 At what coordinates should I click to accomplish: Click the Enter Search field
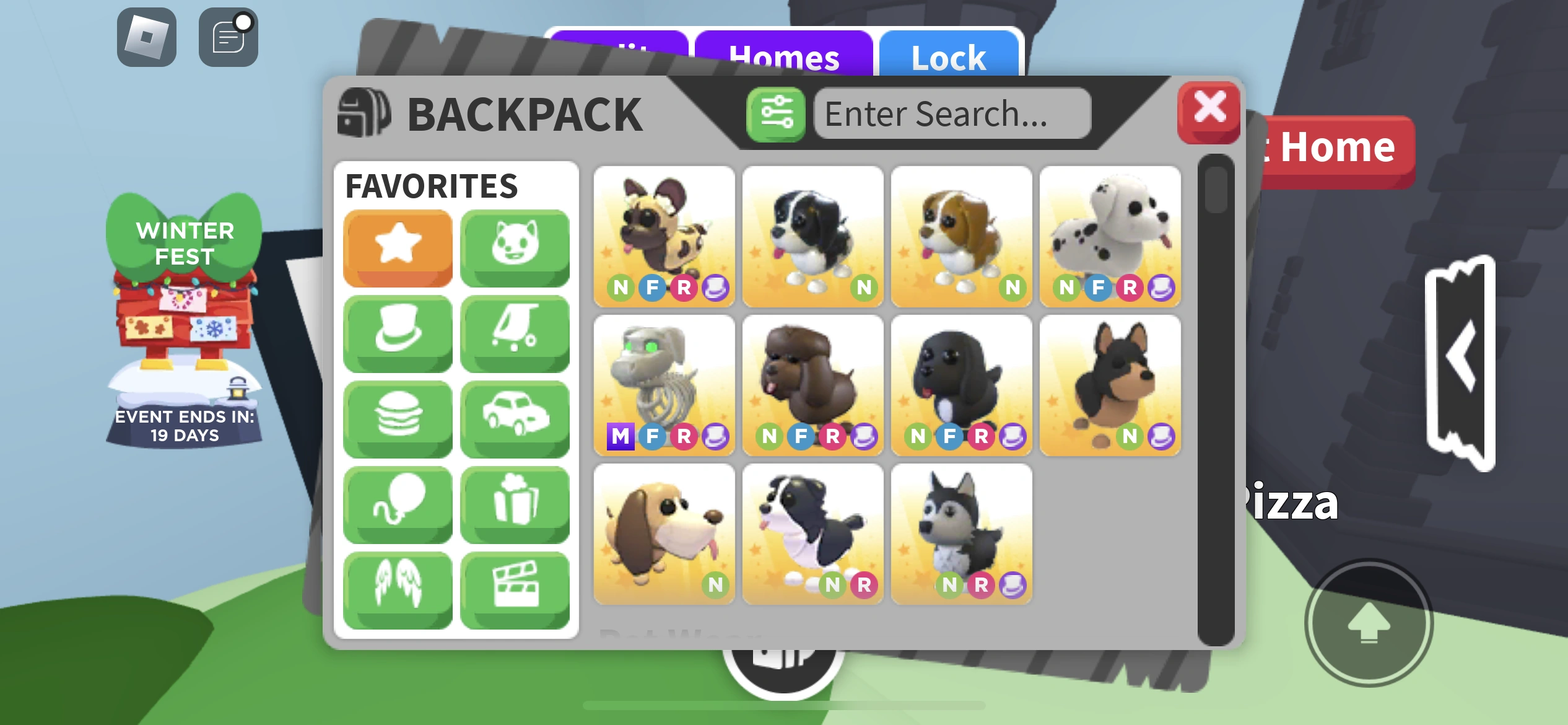point(952,114)
